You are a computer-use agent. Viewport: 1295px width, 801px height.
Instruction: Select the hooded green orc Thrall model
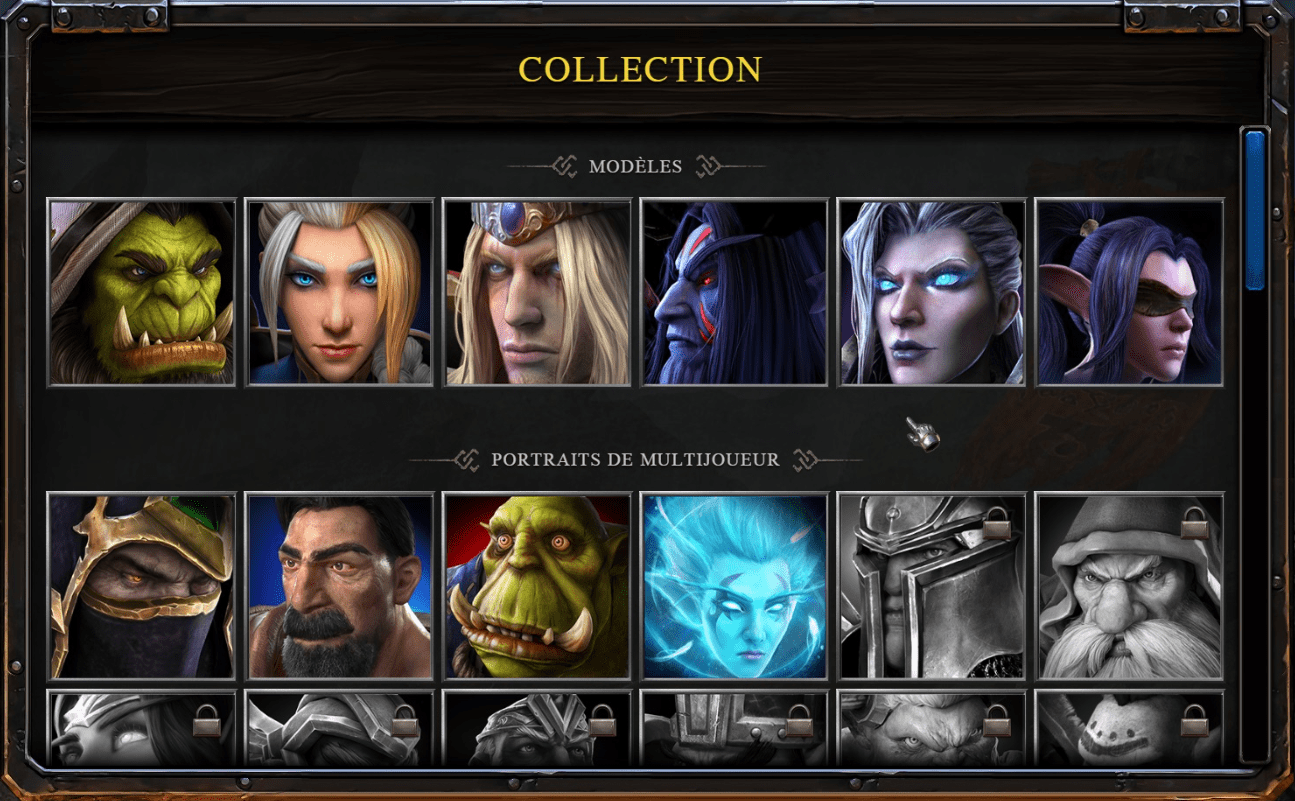coord(141,292)
